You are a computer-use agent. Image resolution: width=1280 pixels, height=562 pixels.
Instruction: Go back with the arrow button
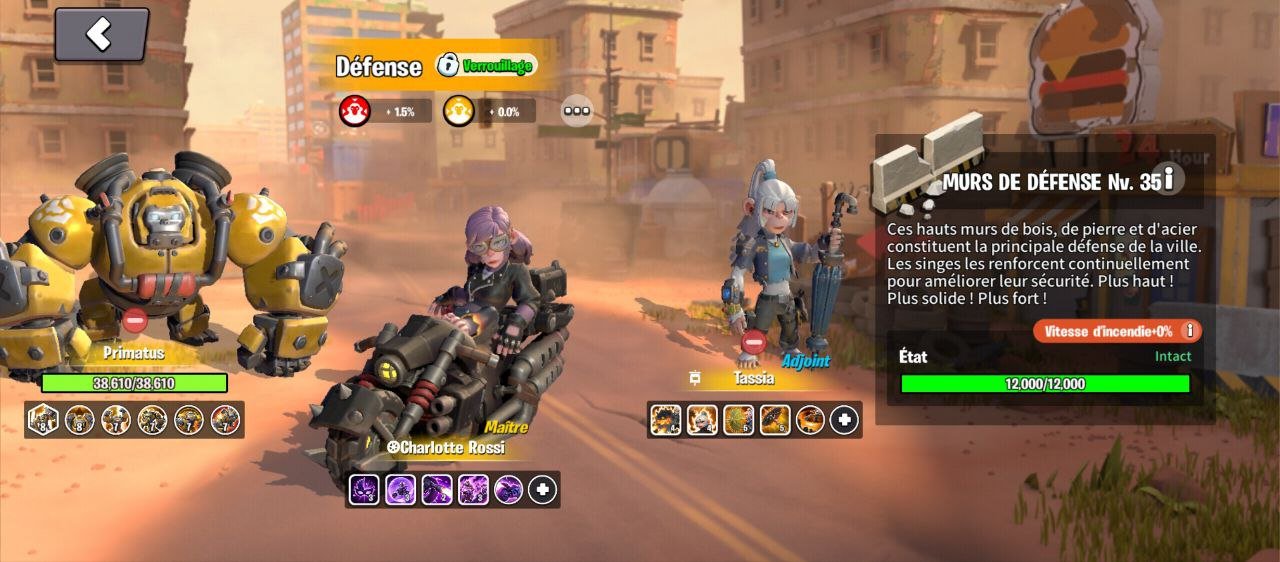click(101, 35)
